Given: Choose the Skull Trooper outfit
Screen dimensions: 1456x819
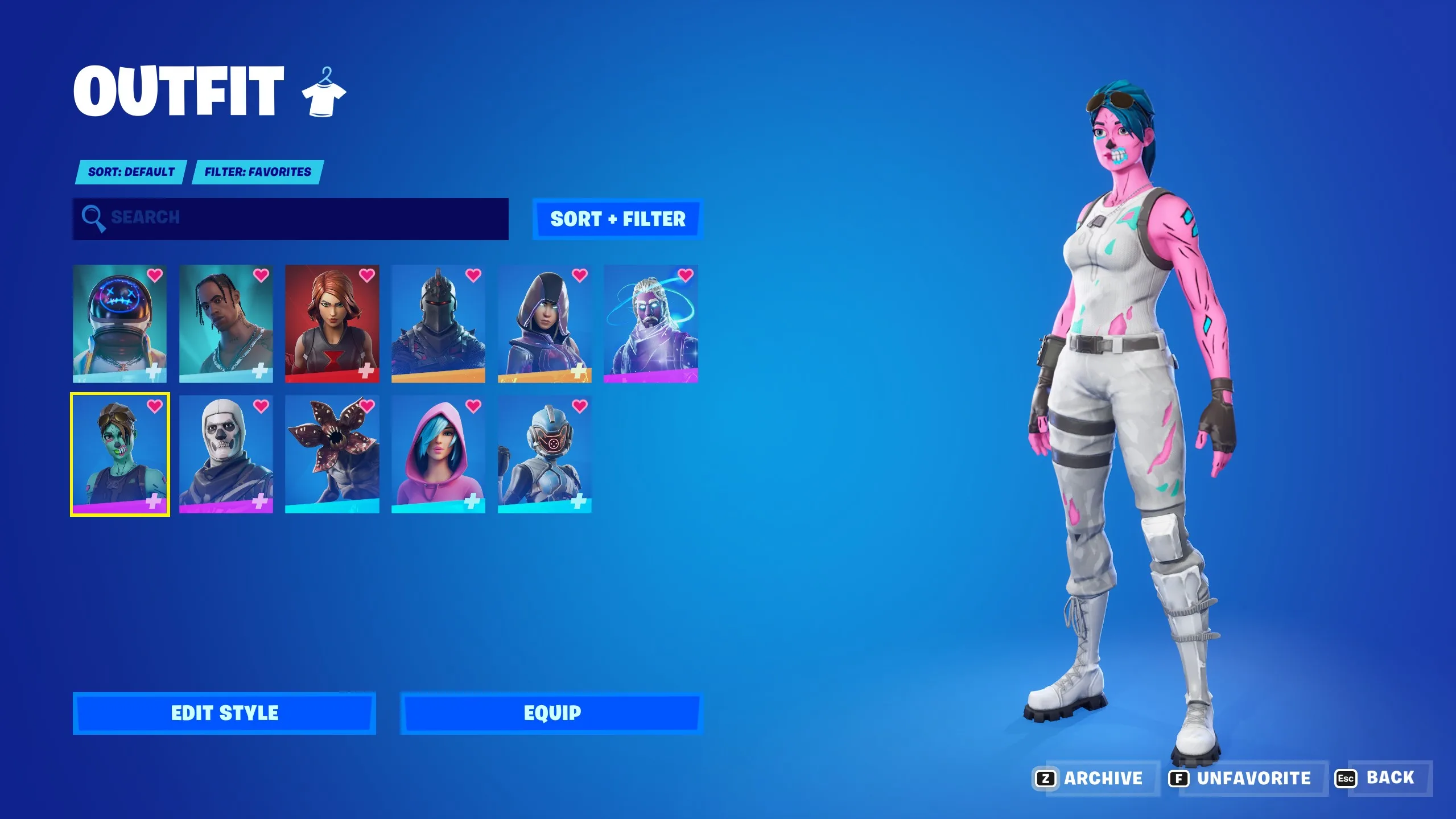Looking at the screenshot, I should pyautogui.click(x=226, y=454).
